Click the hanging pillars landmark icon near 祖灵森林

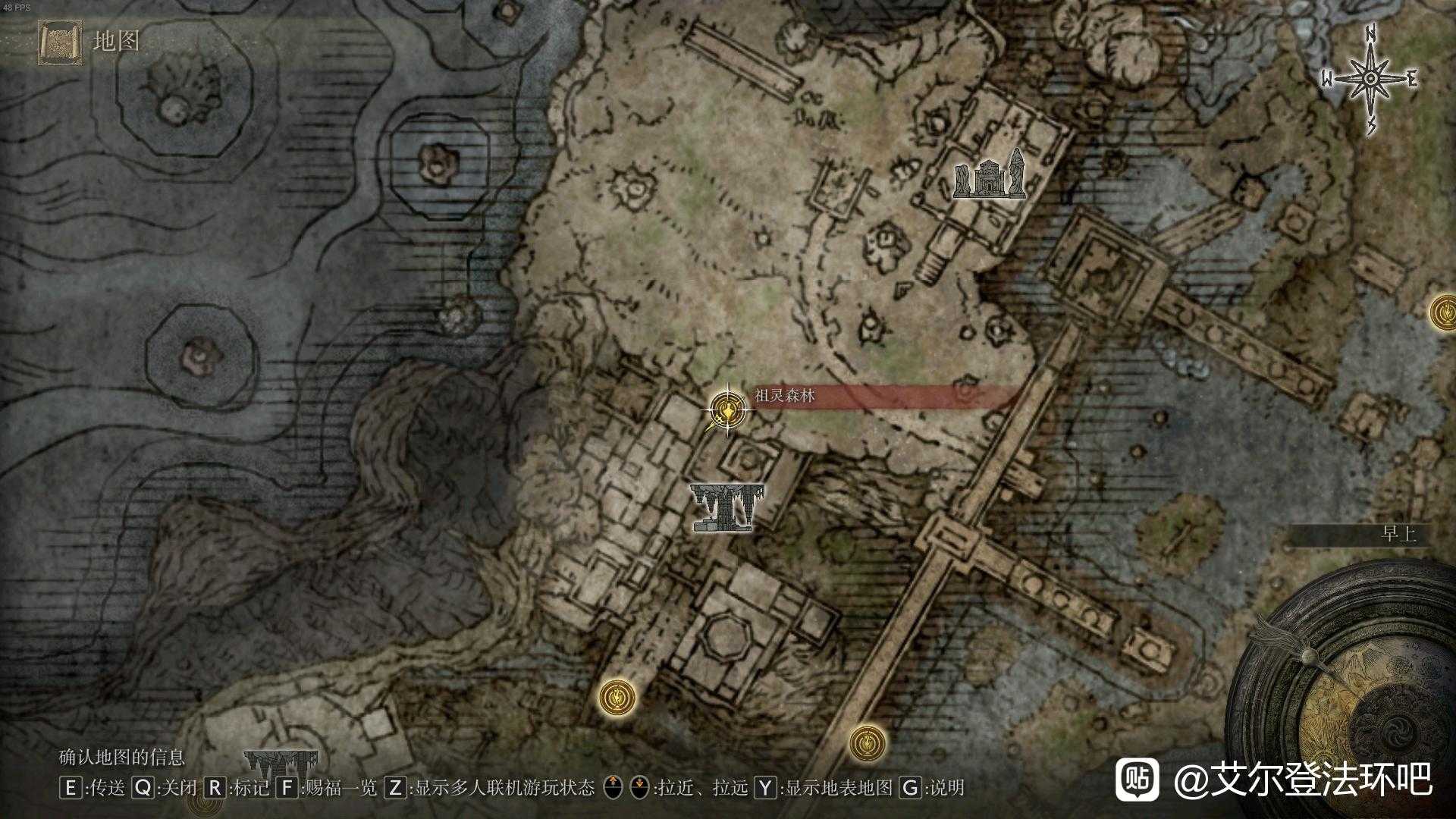726,507
